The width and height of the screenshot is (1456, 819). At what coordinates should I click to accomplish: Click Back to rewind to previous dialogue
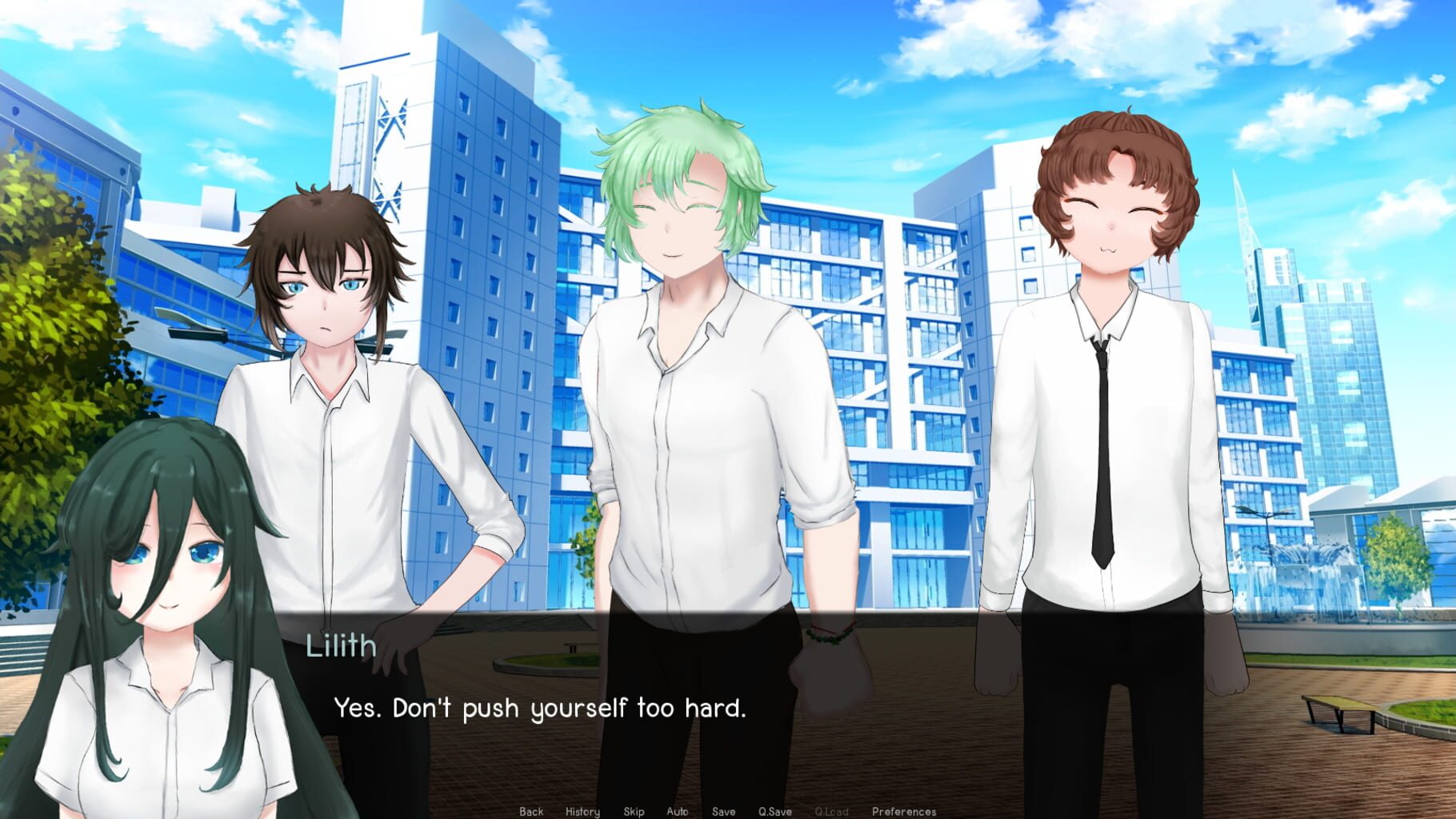[x=530, y=810]
